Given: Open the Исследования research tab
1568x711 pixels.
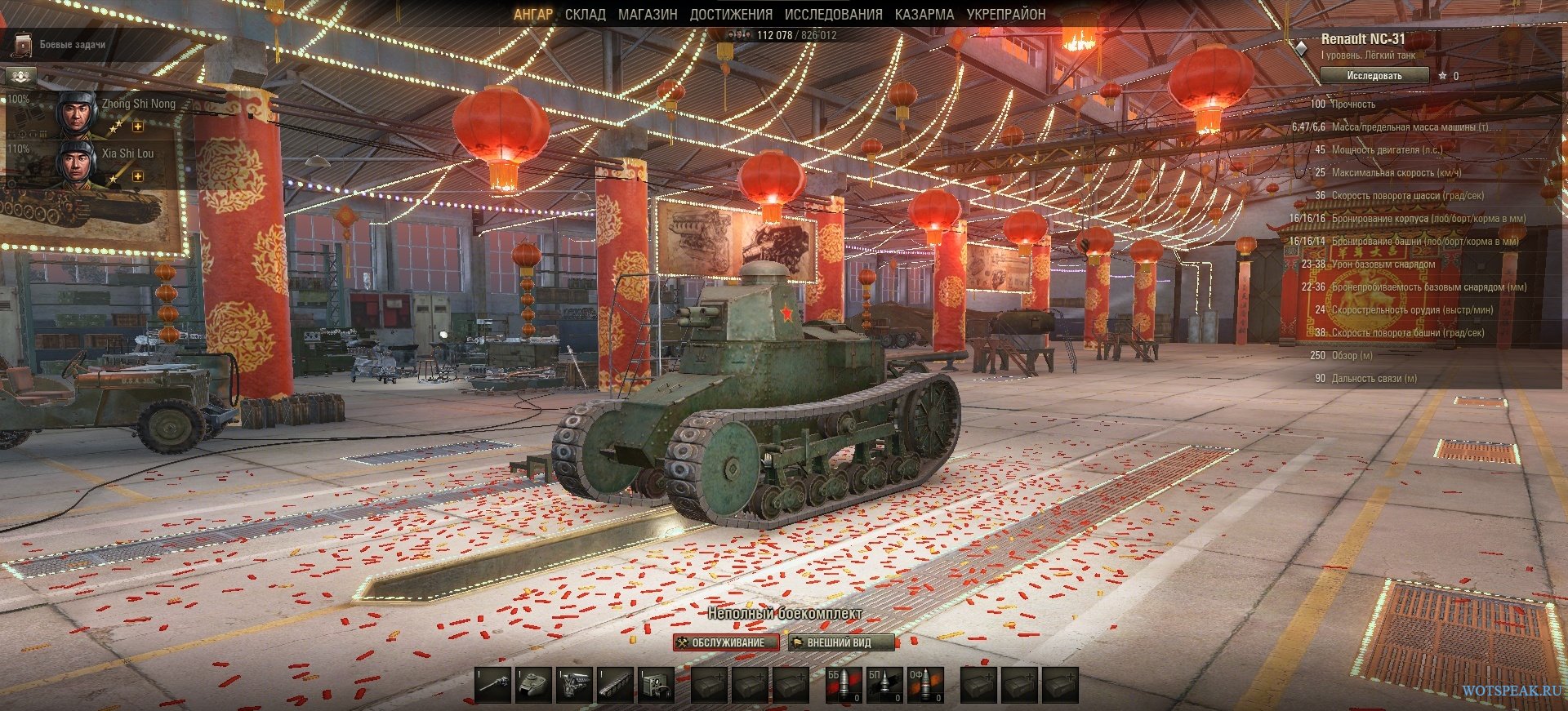Looking at the screenshot, I should (x=833, y=15).
